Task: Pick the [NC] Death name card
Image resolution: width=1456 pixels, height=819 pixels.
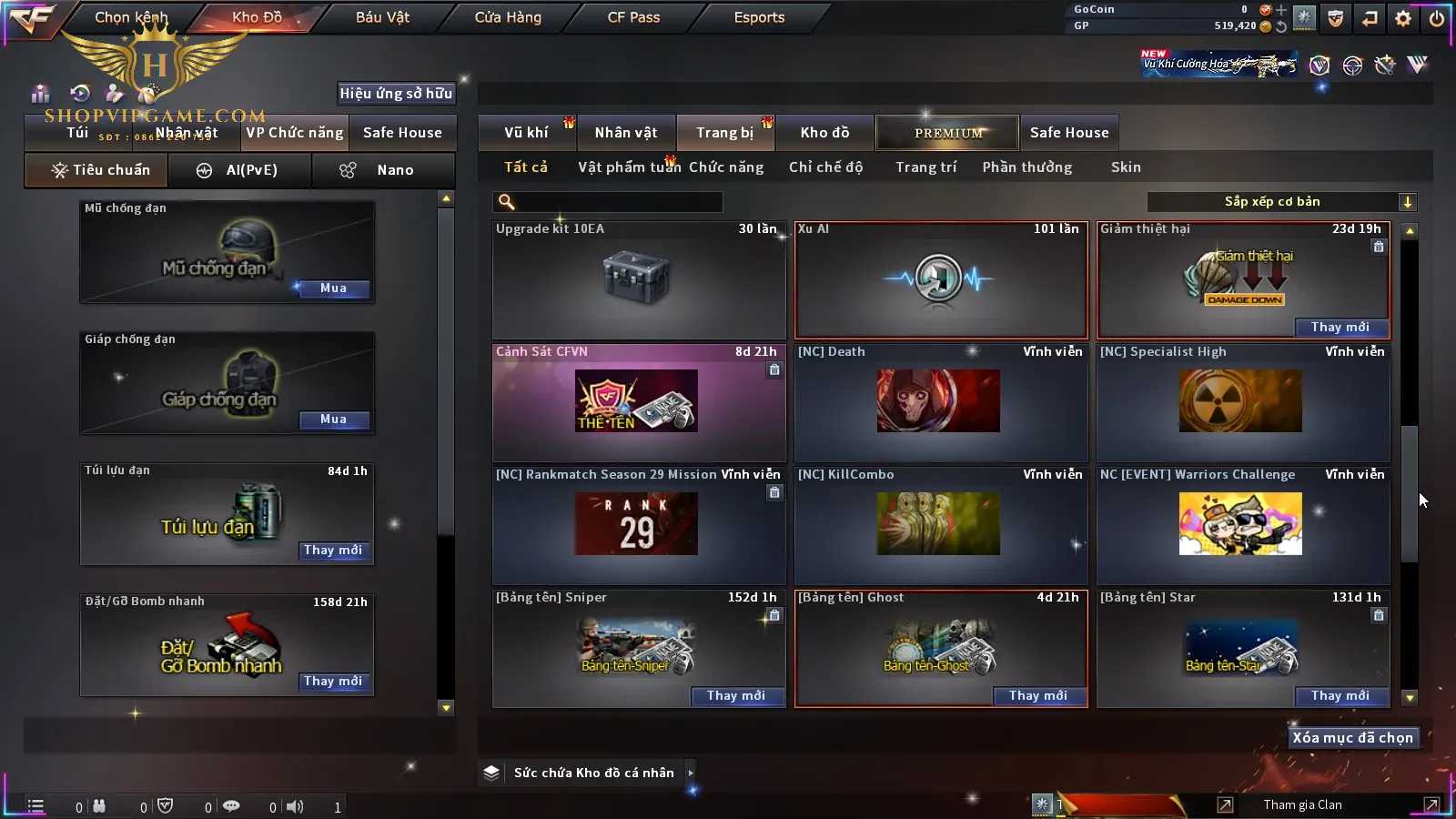Action: [941, 402]
